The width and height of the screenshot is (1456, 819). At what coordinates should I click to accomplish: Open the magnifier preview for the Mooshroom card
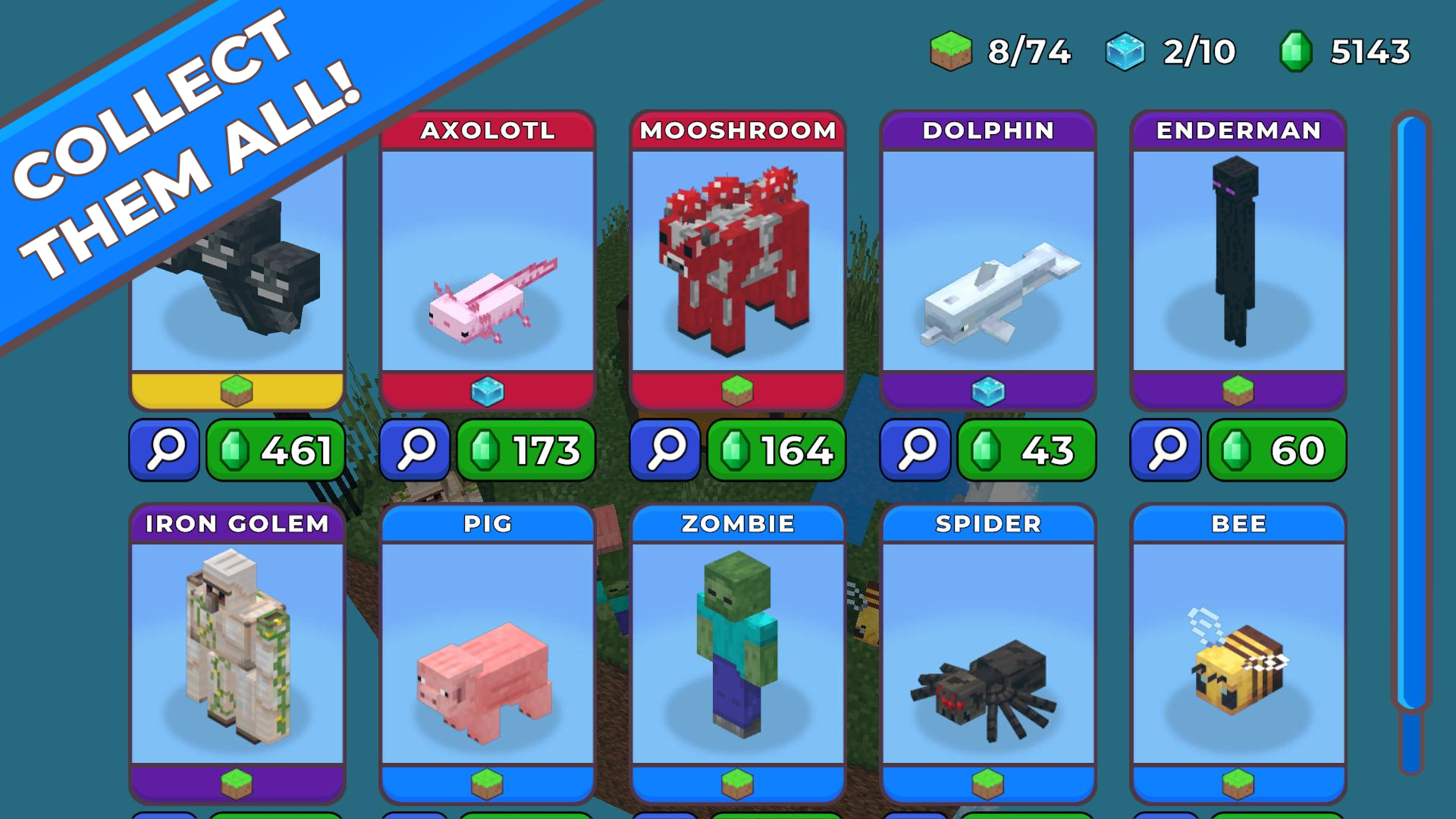[664, 450]
